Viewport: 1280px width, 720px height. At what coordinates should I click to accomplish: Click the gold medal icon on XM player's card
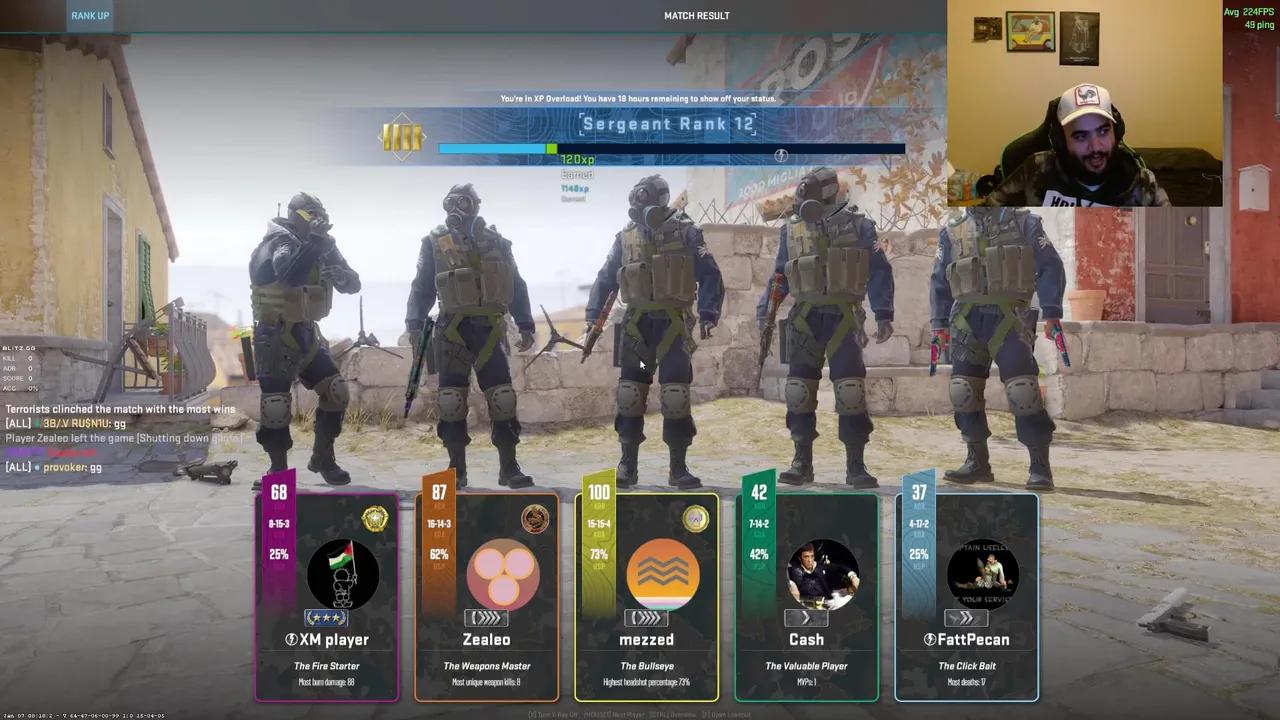(x=375, y=518)
